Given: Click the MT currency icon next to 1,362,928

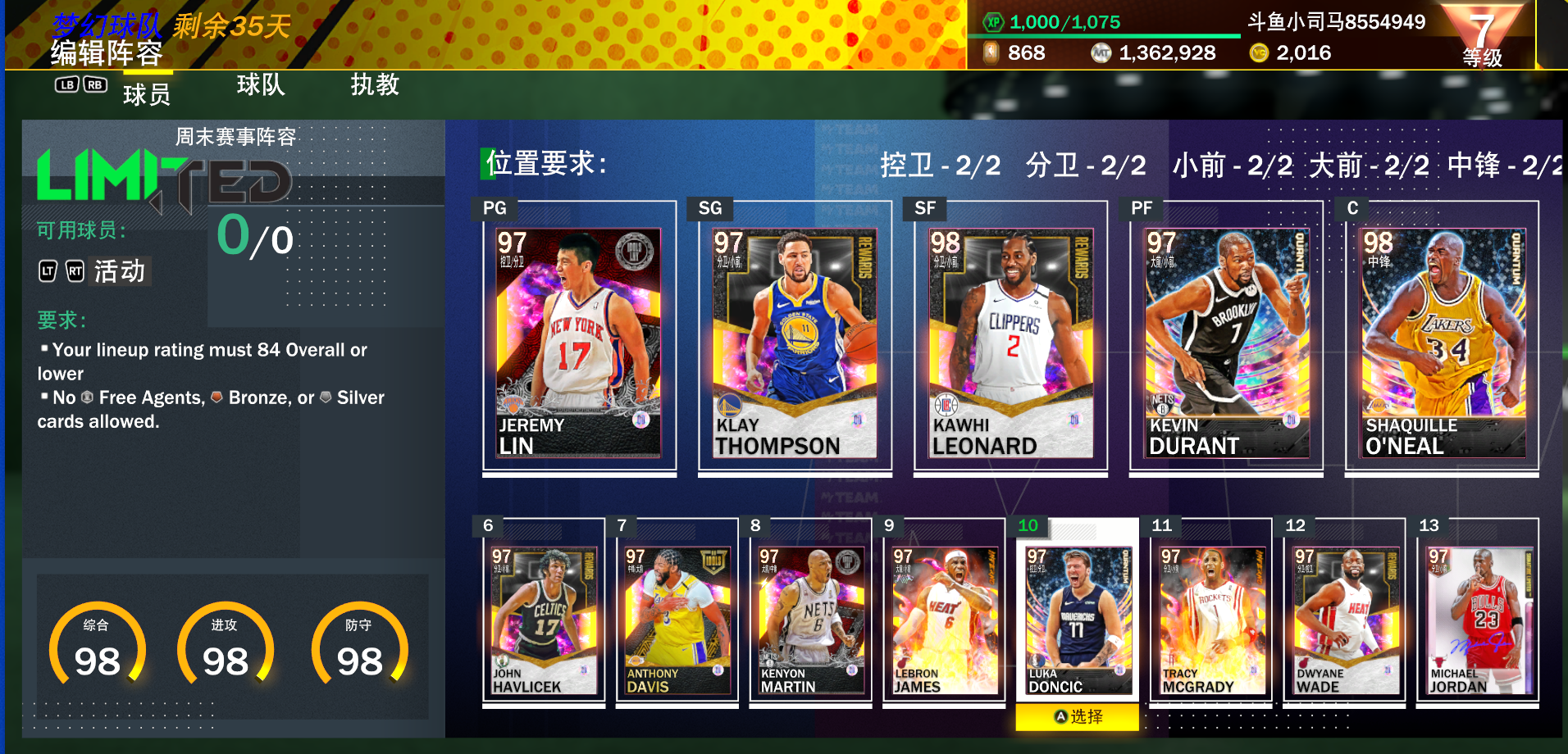Looking at the screenshot, I should coord(1103,52).
